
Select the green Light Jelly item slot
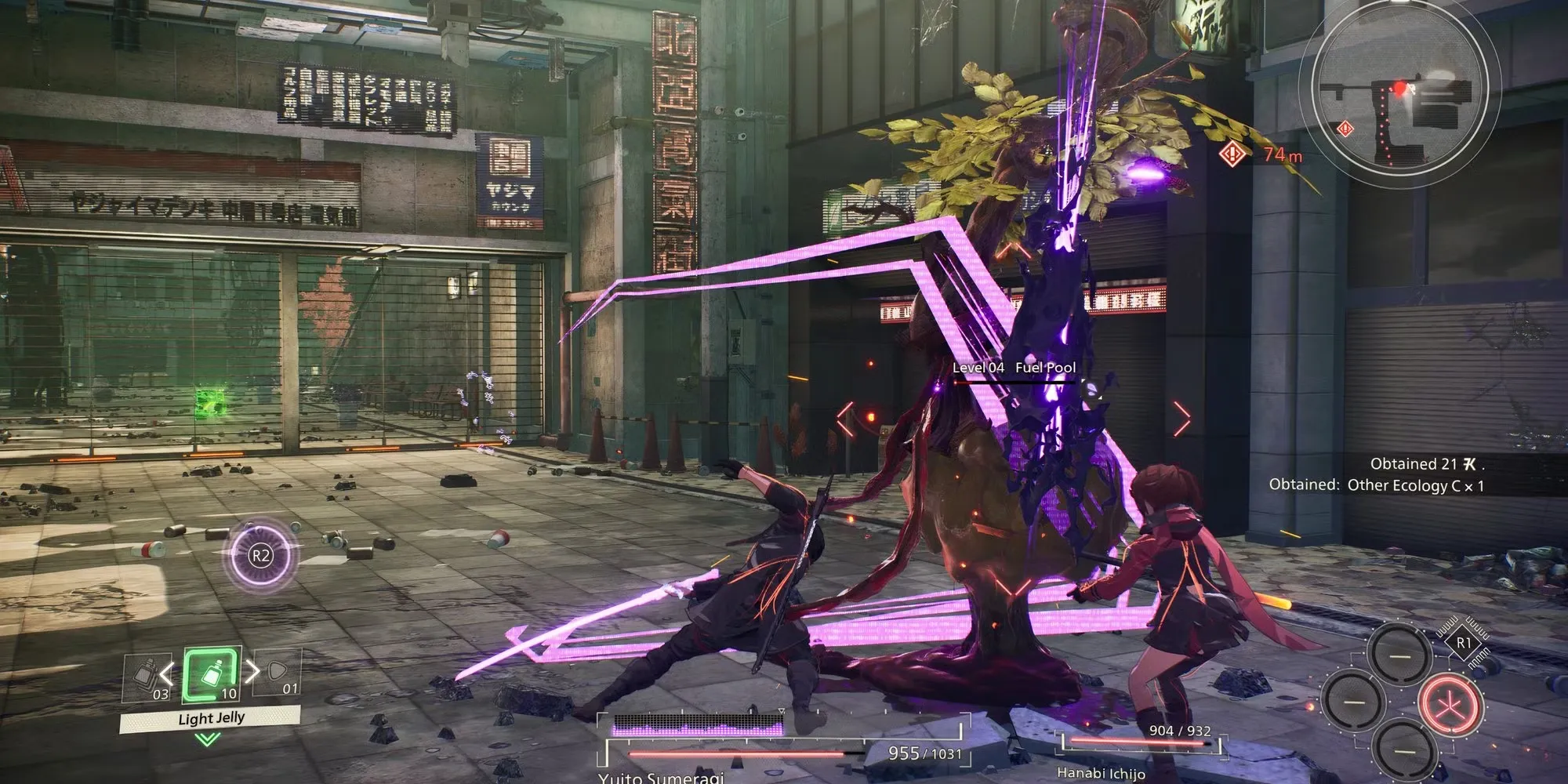pos(211,674)
